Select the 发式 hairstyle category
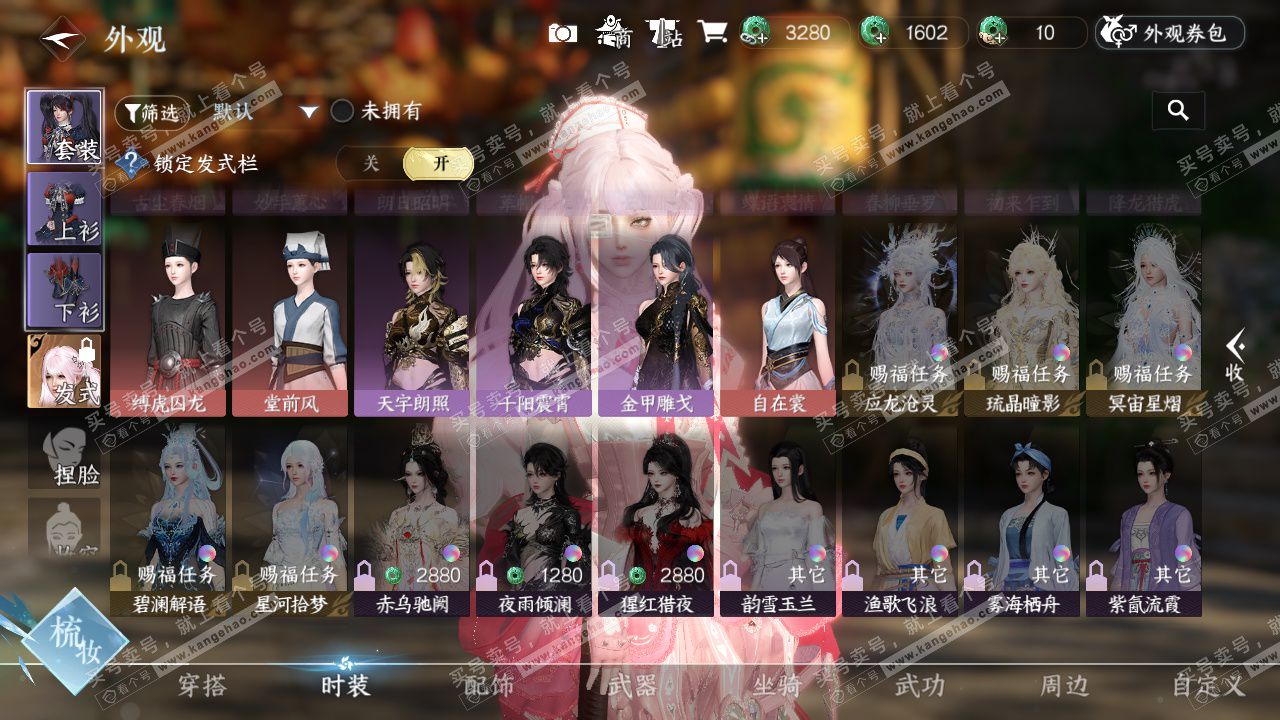The width and height of the screenshot is (1280, 720). 64,371
